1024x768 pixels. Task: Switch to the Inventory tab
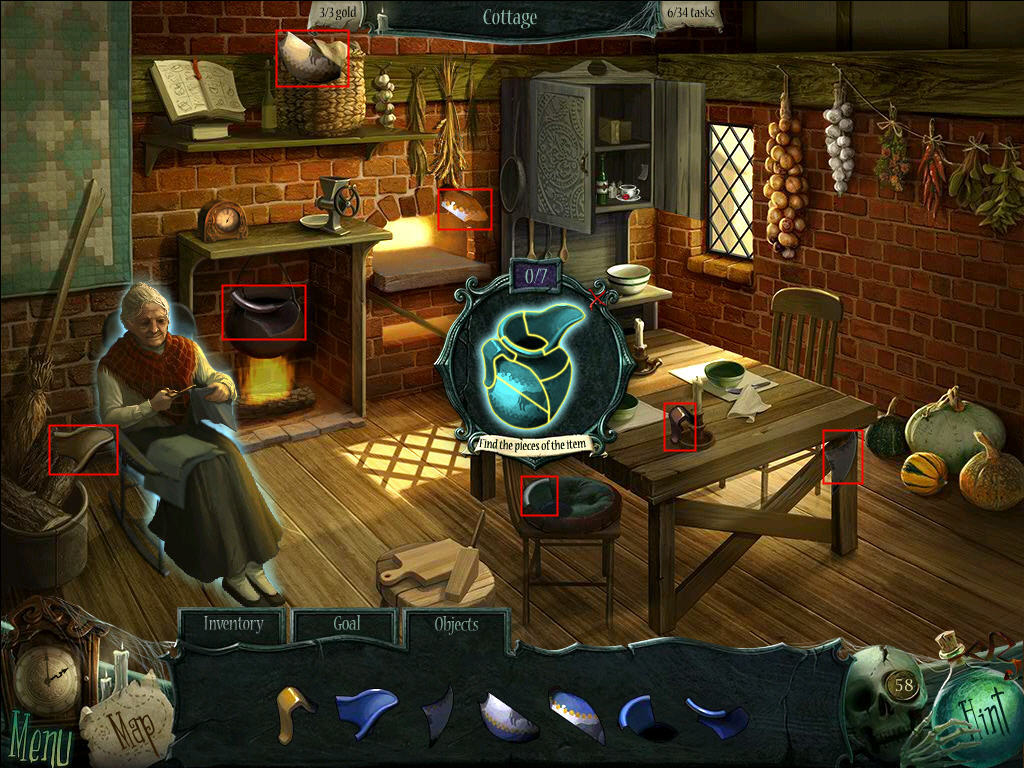[233, 624]
